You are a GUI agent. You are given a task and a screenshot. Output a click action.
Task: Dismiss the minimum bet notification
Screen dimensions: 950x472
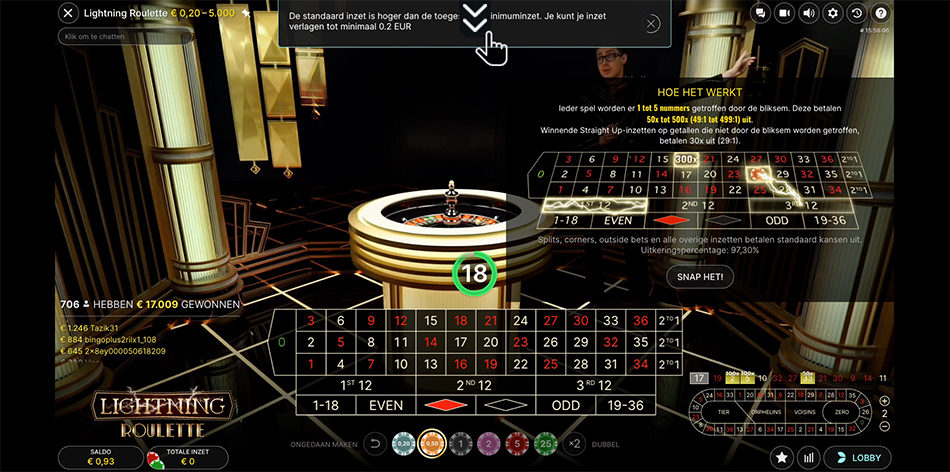(652, 23)
